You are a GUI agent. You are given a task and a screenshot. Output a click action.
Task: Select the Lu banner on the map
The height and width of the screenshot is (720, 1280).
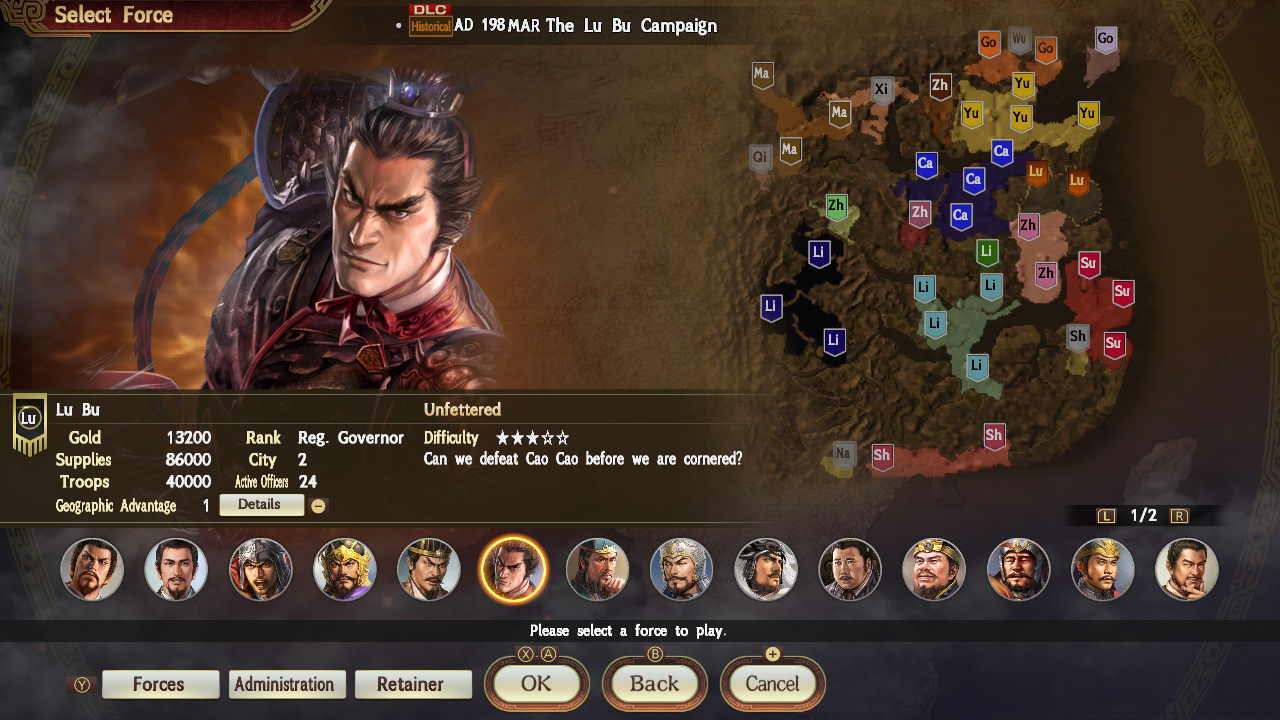(x=1036, y=172)
